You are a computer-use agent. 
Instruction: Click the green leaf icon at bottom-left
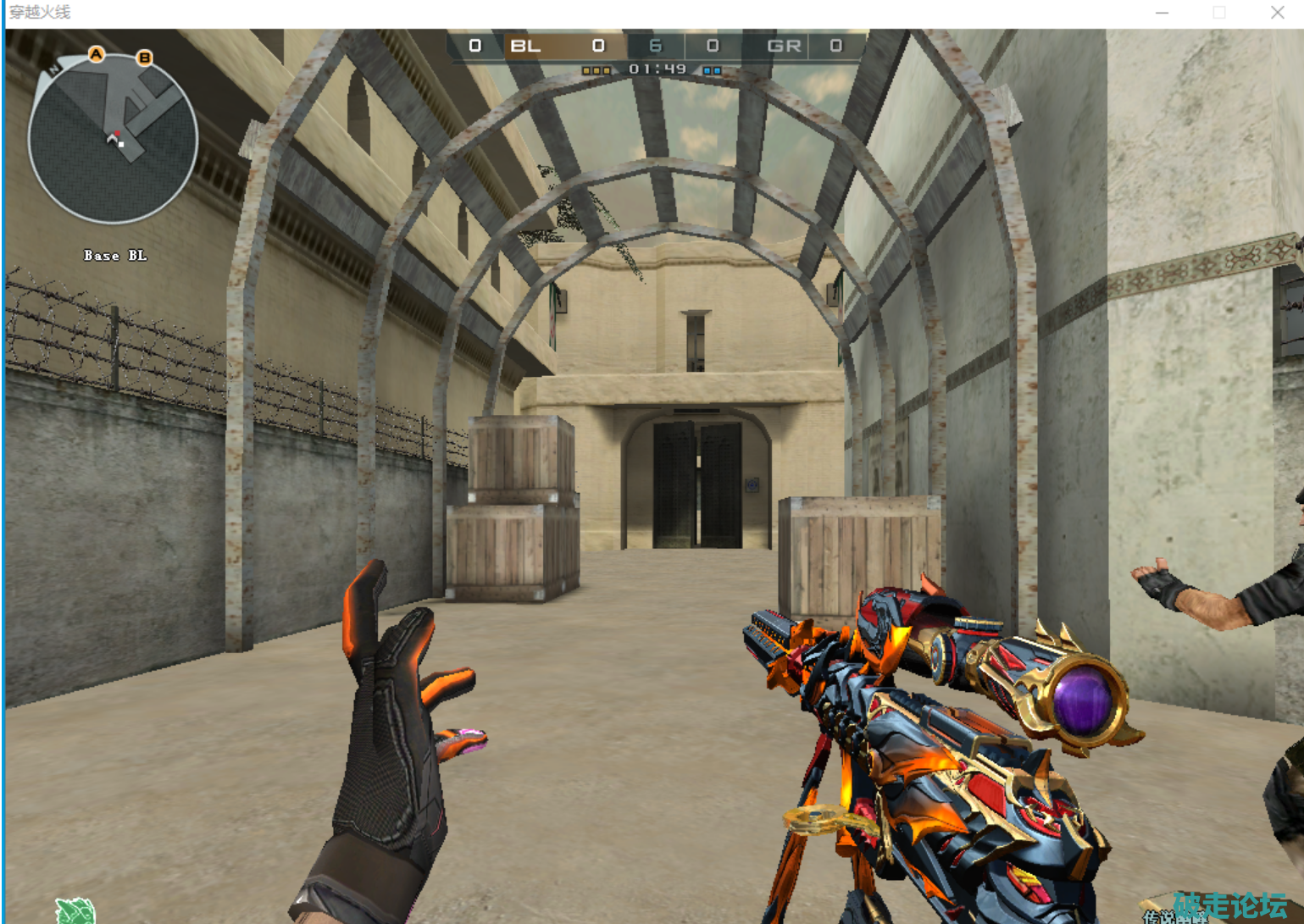(x=75, y=910)
